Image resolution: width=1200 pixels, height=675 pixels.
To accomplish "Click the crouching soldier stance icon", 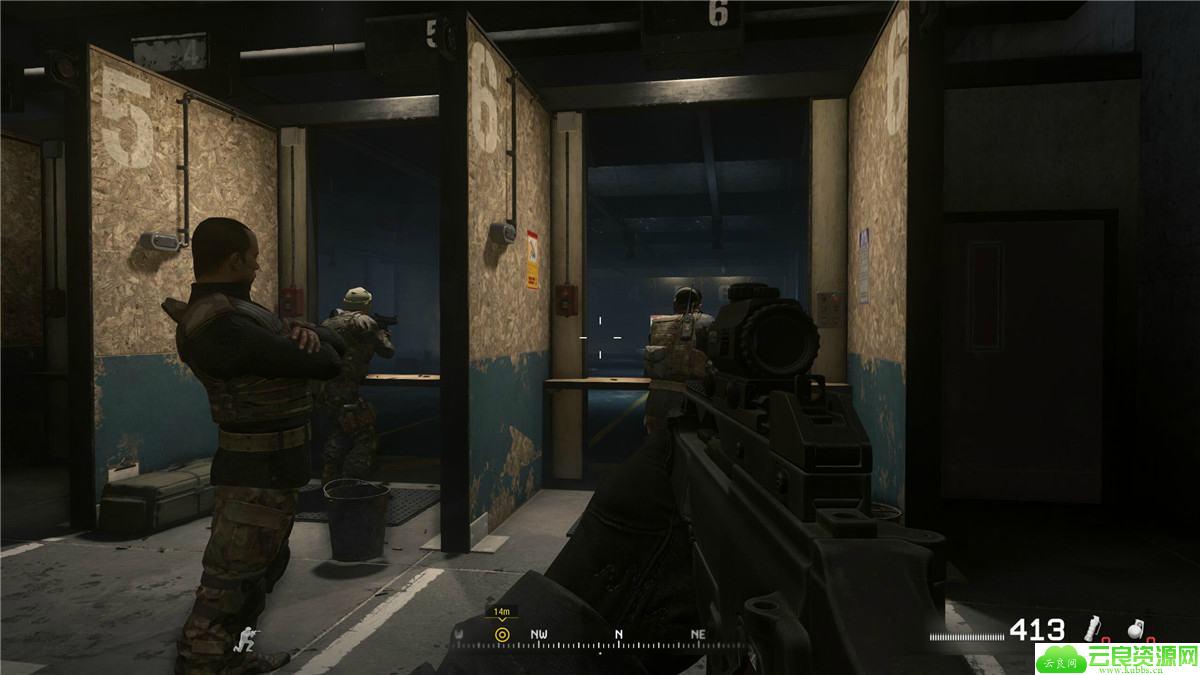I will click(x=244, y=638).
